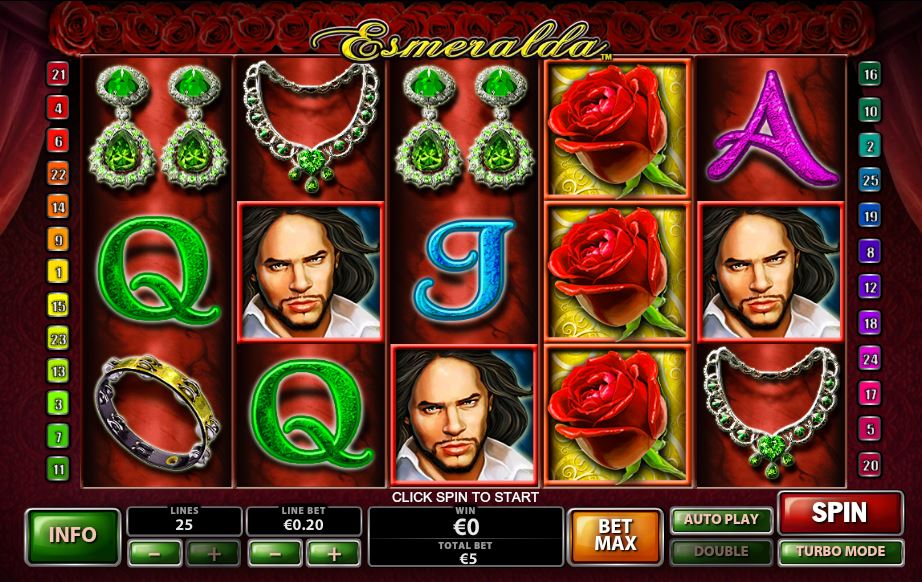The width and height of the screenshot is (922, 582).
Task: Select payline marker 22
Action: tap(59, 174)
